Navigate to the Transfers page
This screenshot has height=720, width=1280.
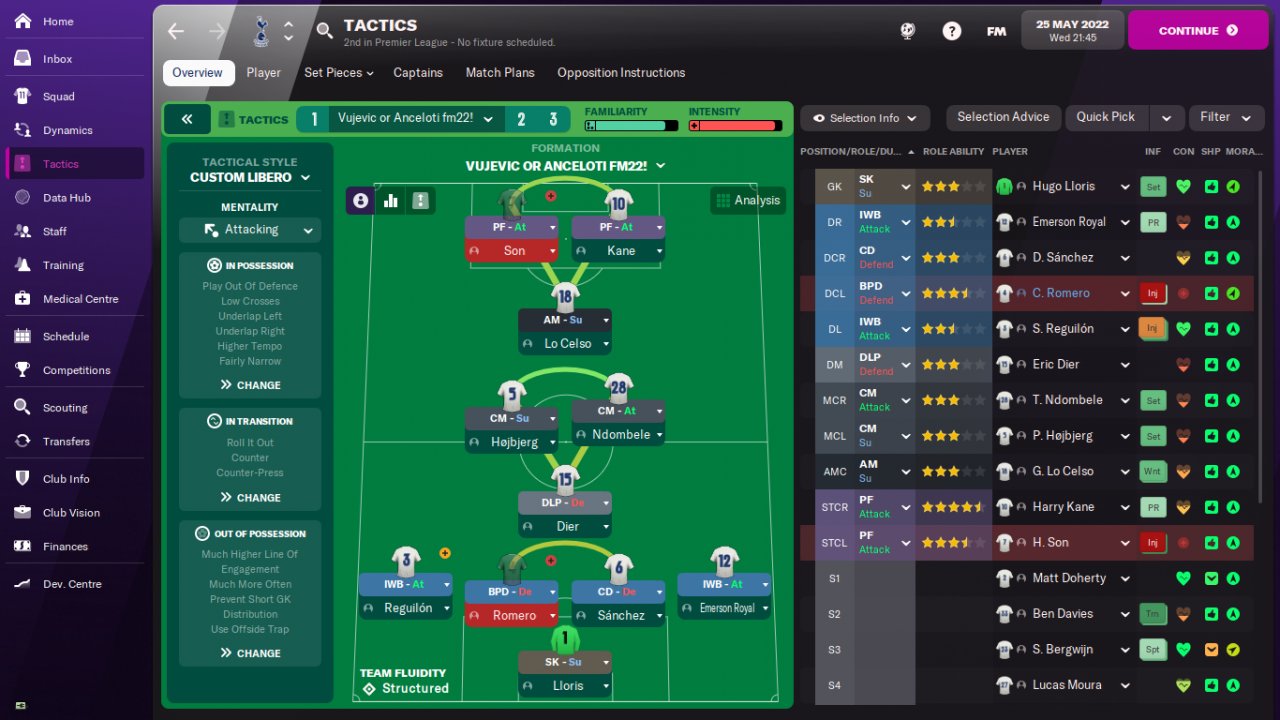click(x=66, y=442)
